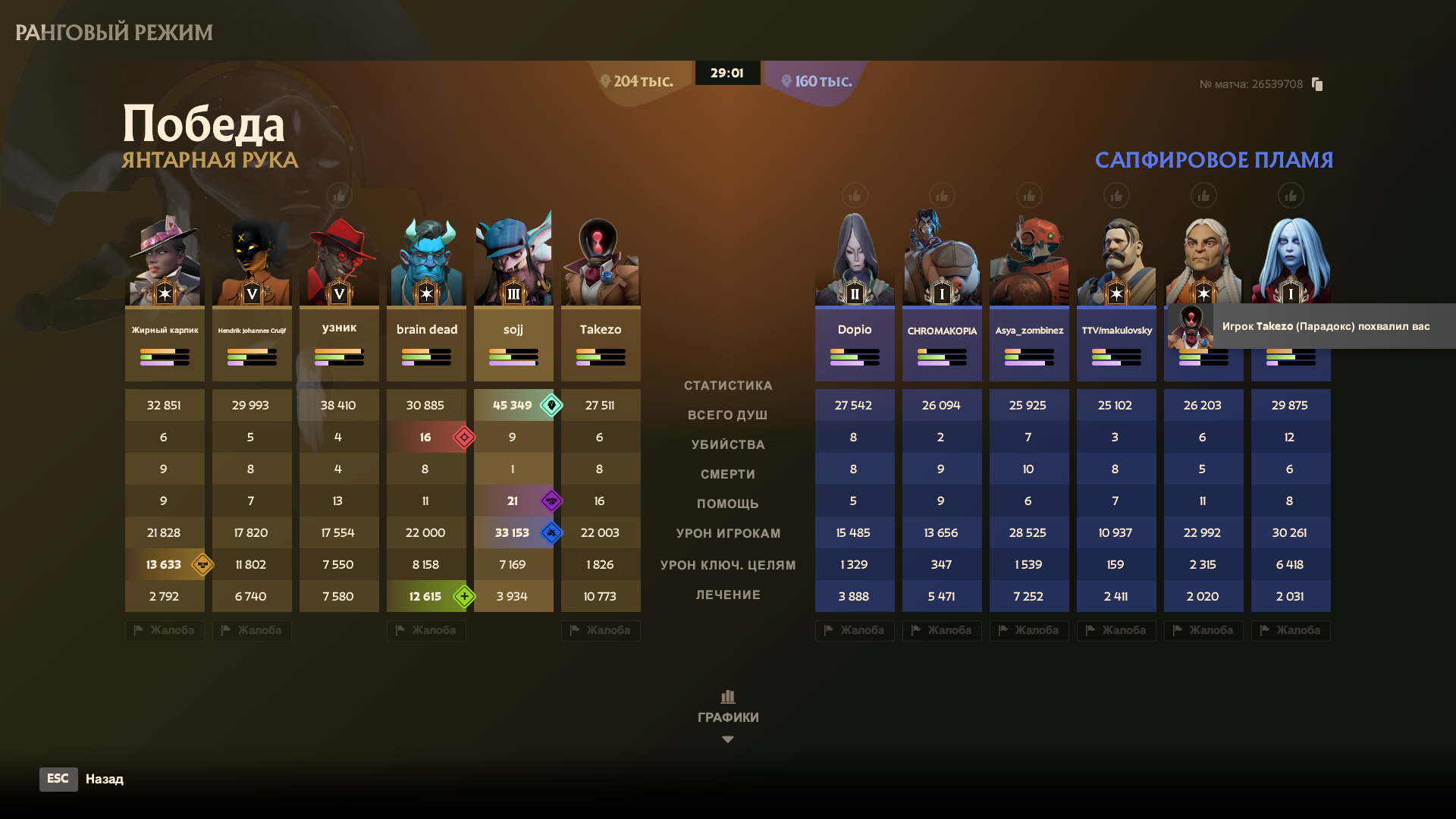File a Жалоба against Hendrik Johannes Cruijf

point(252,630)
